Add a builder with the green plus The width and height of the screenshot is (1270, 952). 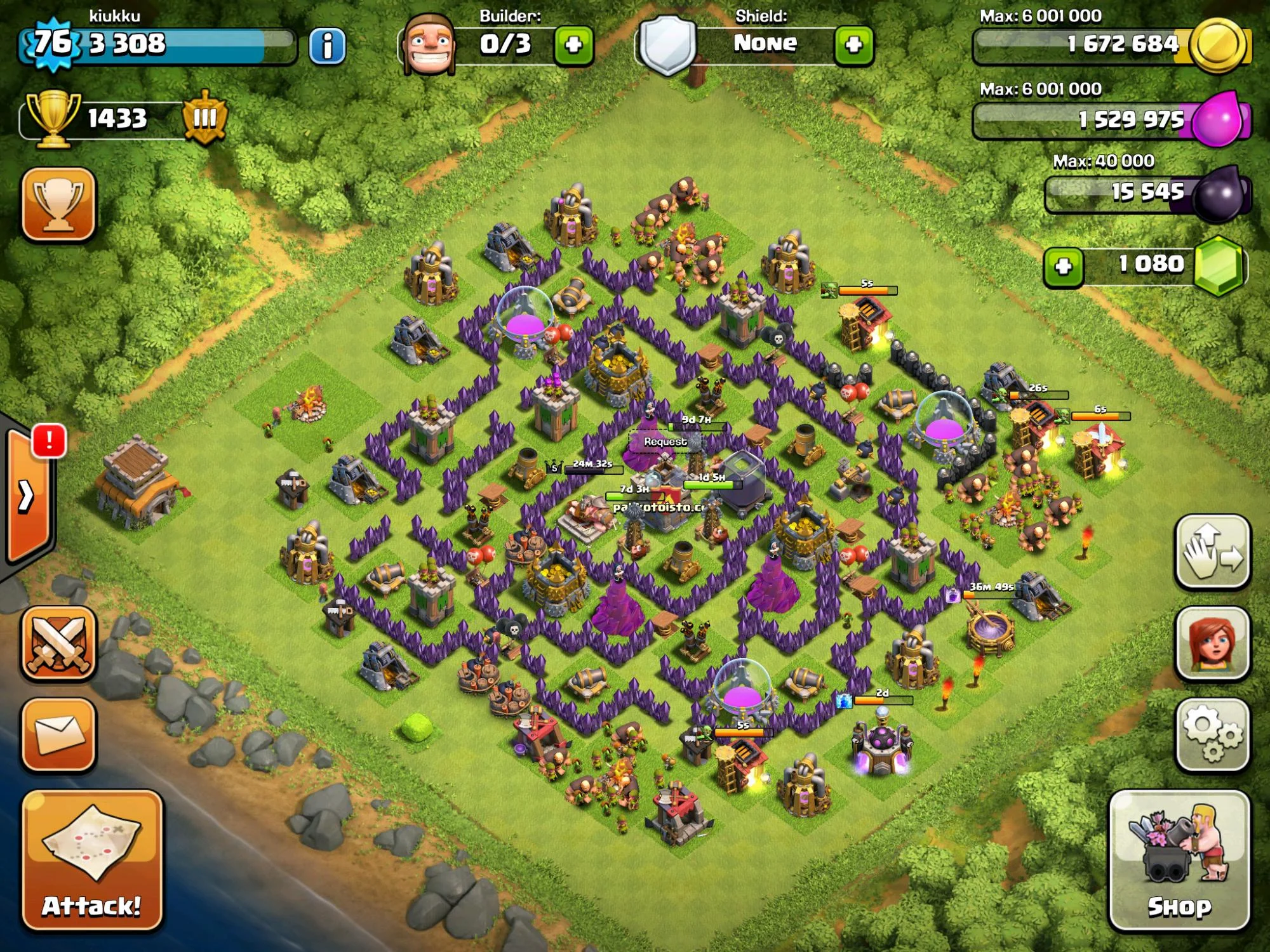573,44
